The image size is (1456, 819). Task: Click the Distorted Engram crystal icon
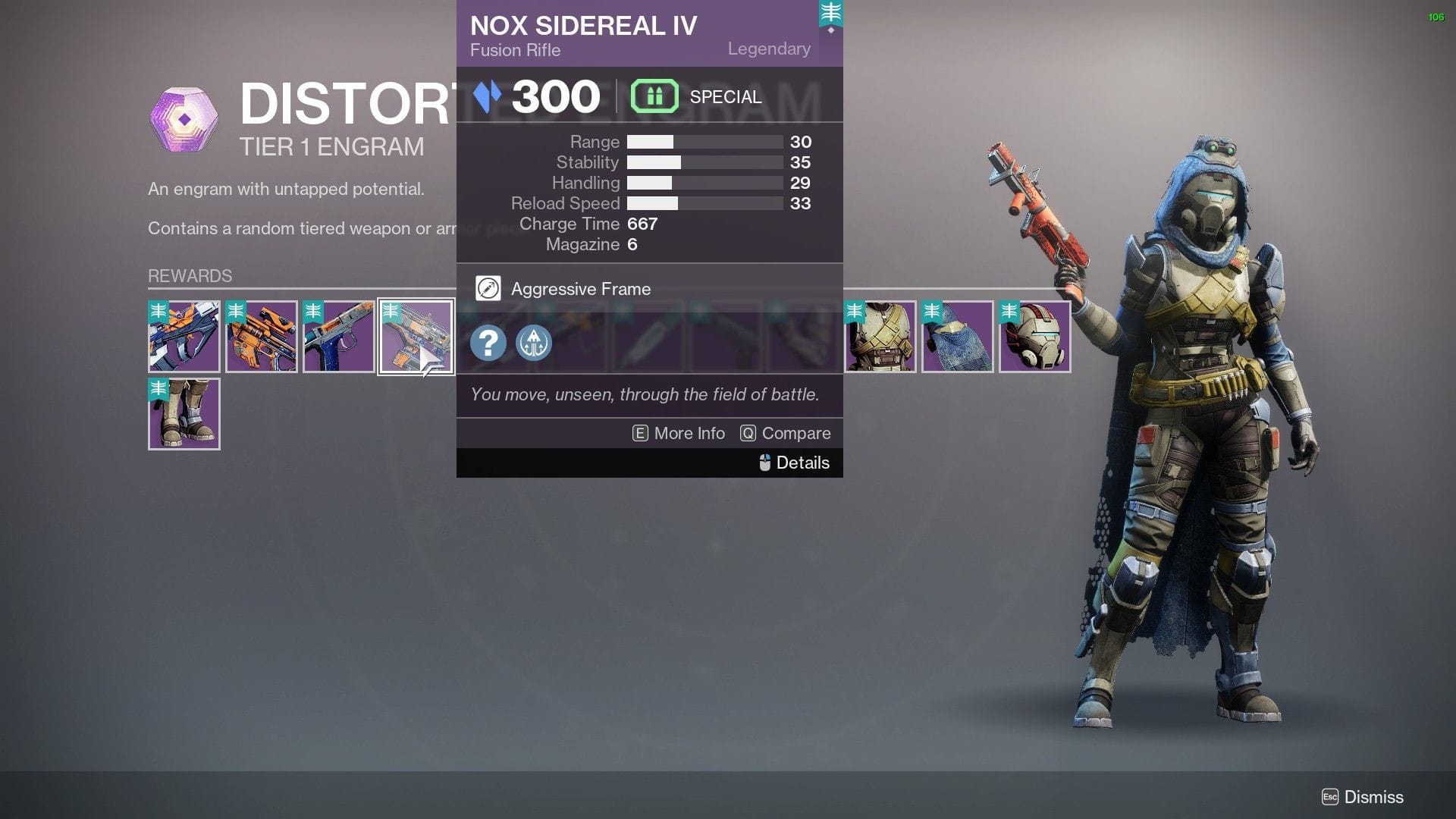(184, 119)
